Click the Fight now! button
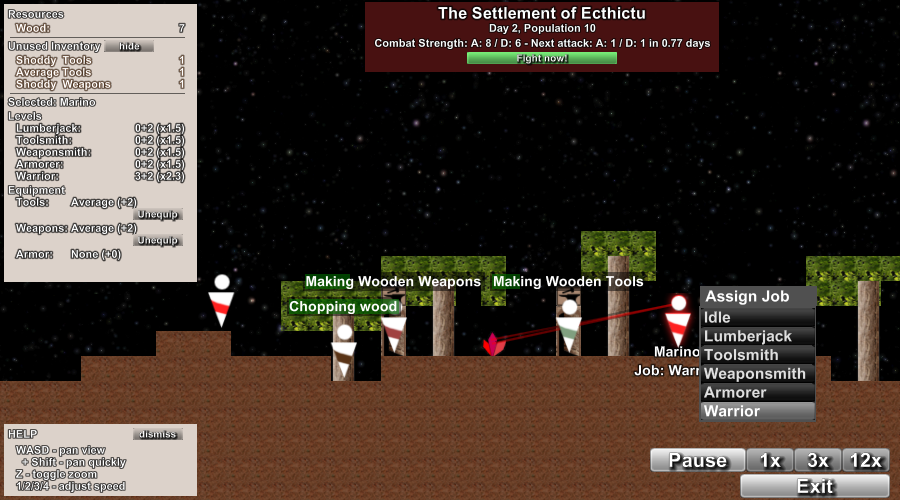This screenshot has width=900, height=500. (542, 58)
